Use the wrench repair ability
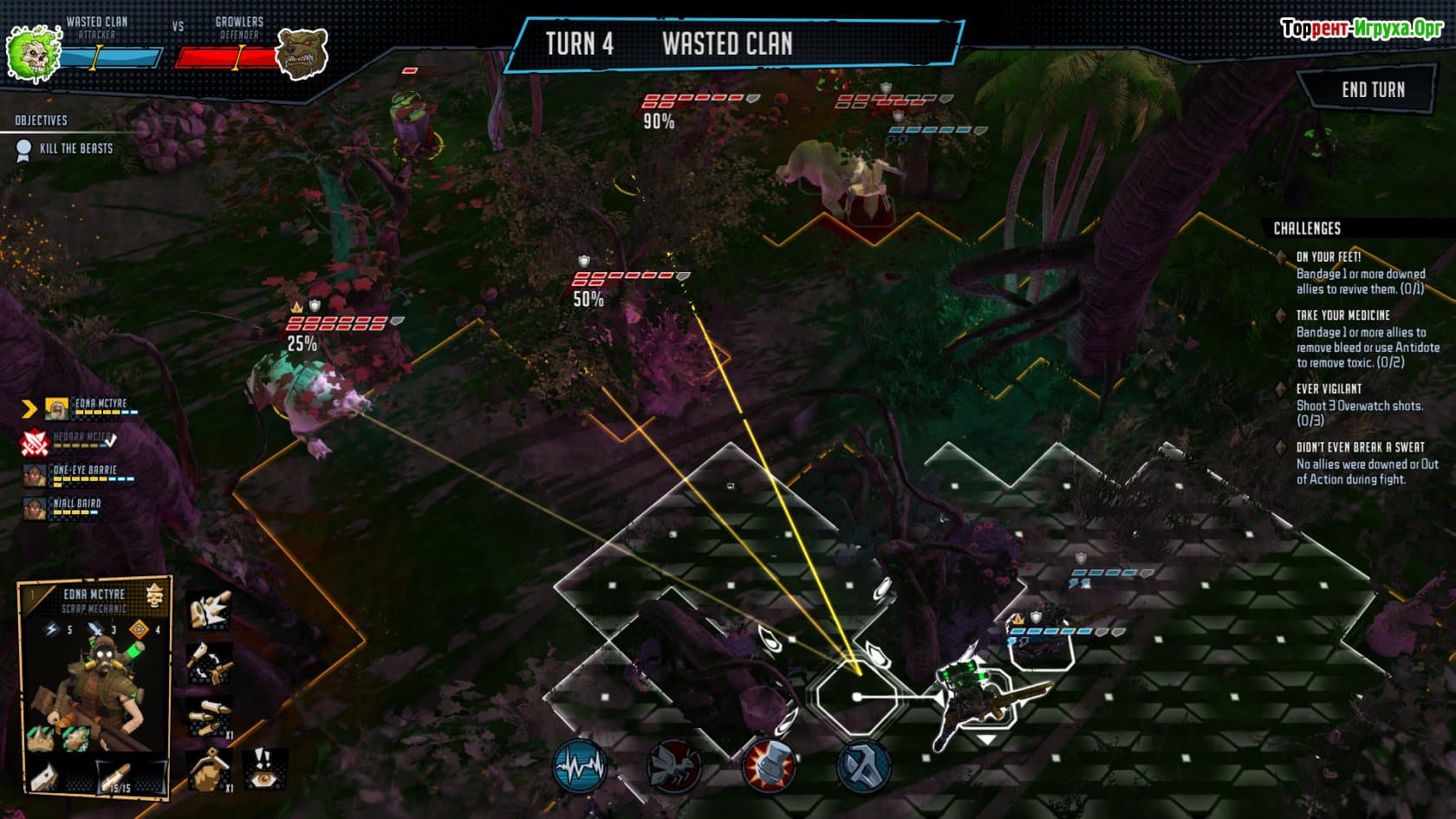Screen dimensions: 1456x819 point(863,767)
